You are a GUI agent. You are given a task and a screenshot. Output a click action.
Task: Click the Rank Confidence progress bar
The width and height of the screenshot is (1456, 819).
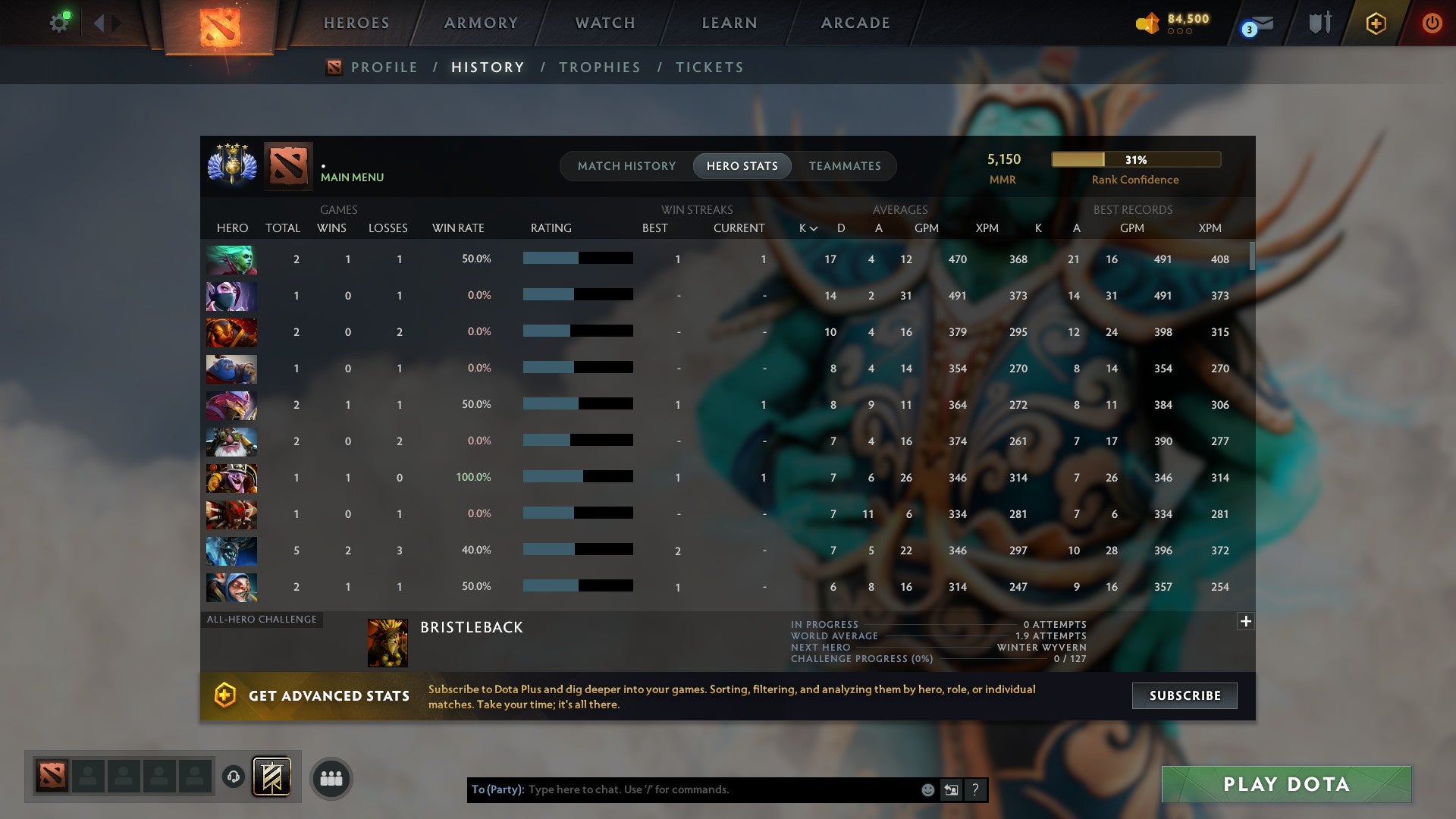tap(1135, 159)
